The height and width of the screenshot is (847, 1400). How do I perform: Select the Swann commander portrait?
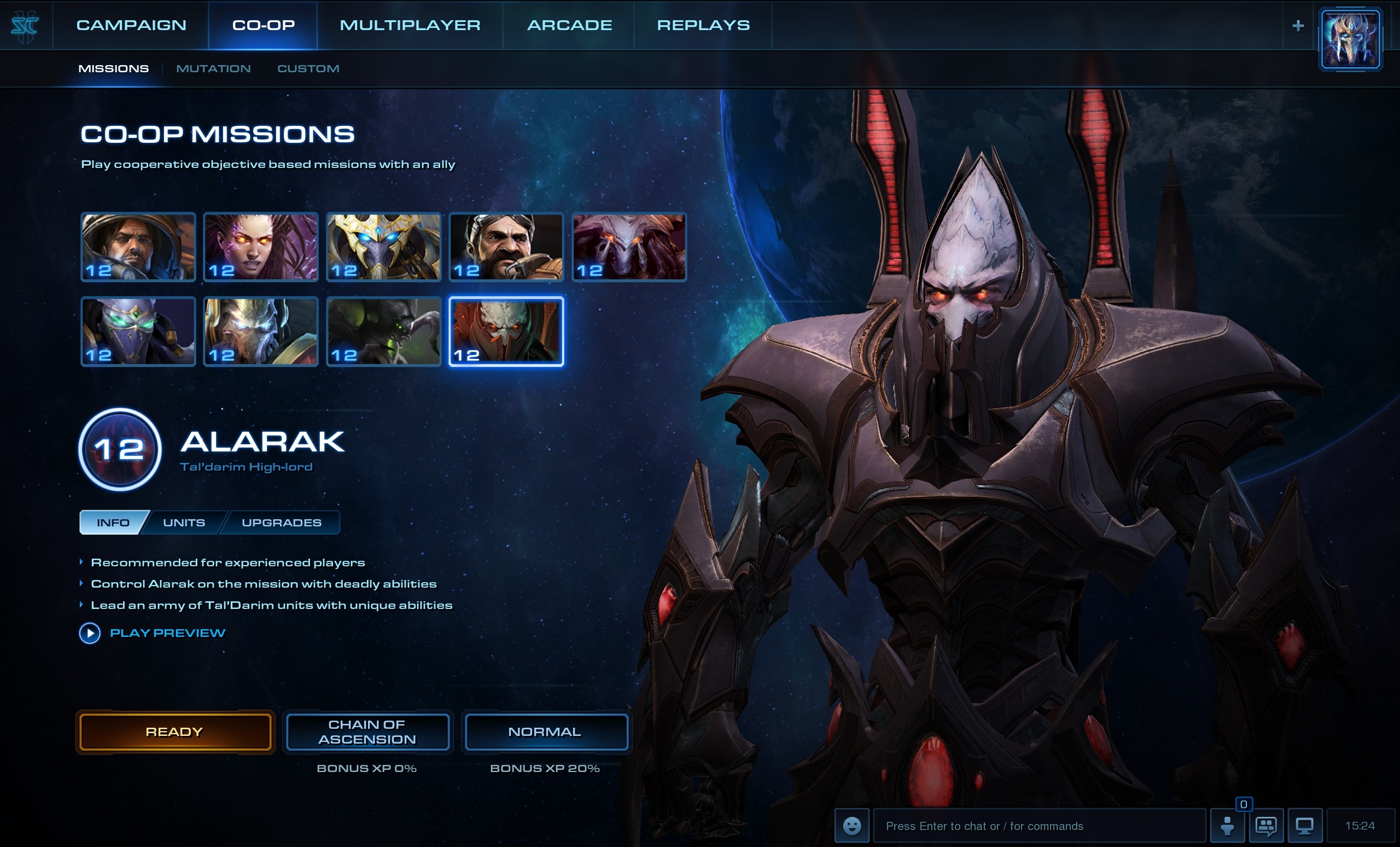point(506,247)
